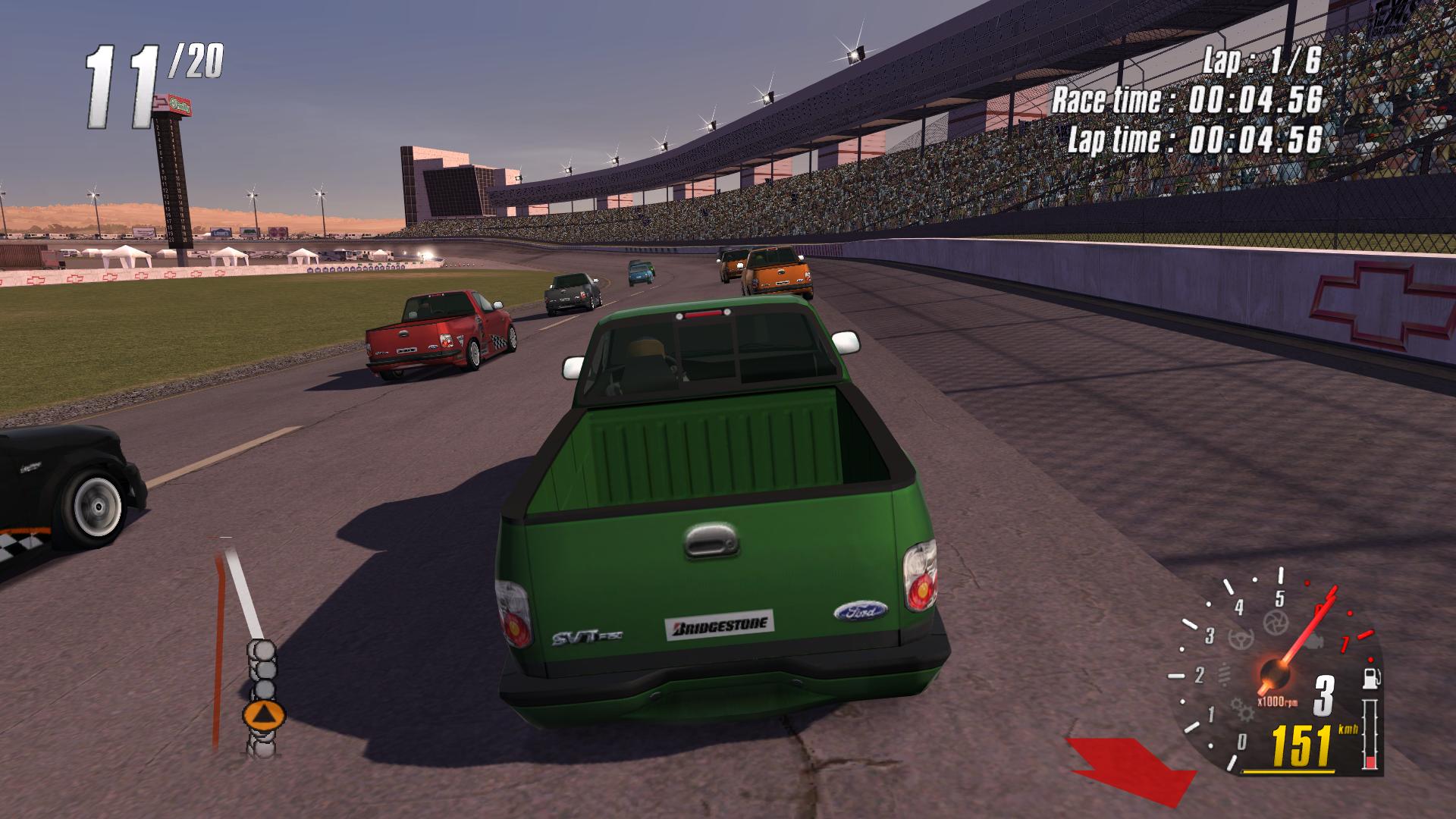
Task: Select the fuel pump icon
Action: point(1371,677)
